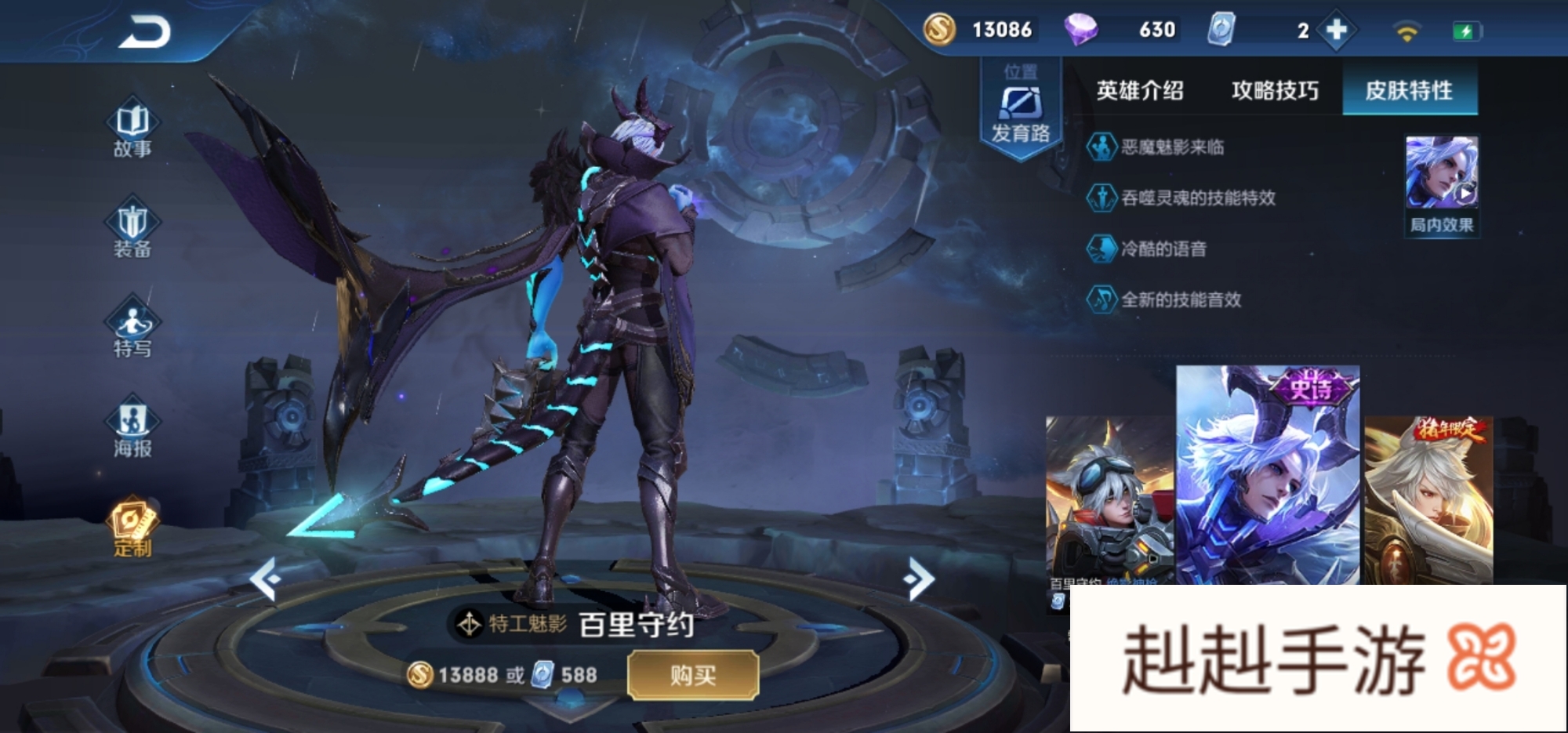Show the next hero with right arrow
Screen dimensions: 1568x733
[x=919, y=579]
